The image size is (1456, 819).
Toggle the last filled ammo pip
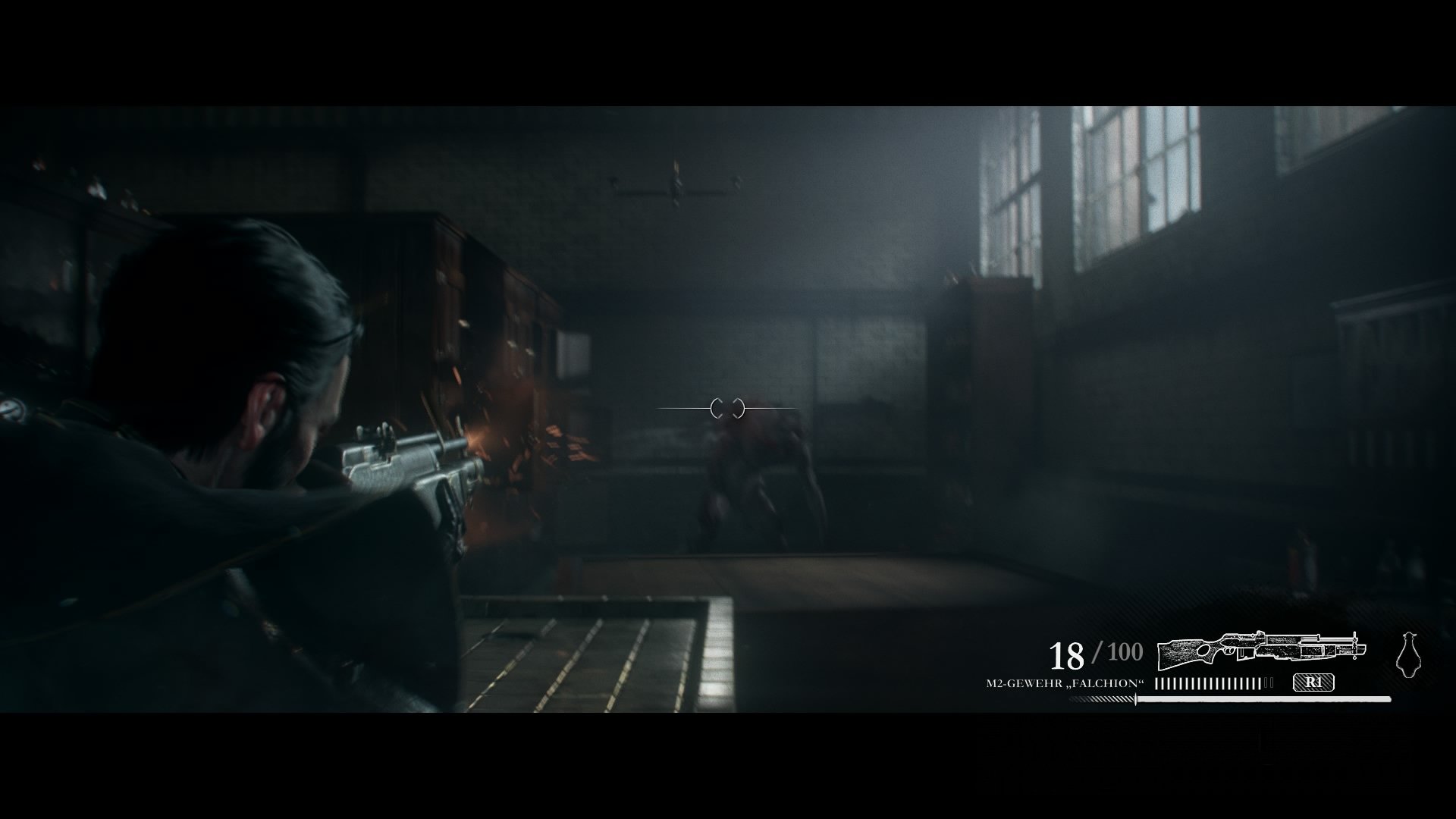1260,682
